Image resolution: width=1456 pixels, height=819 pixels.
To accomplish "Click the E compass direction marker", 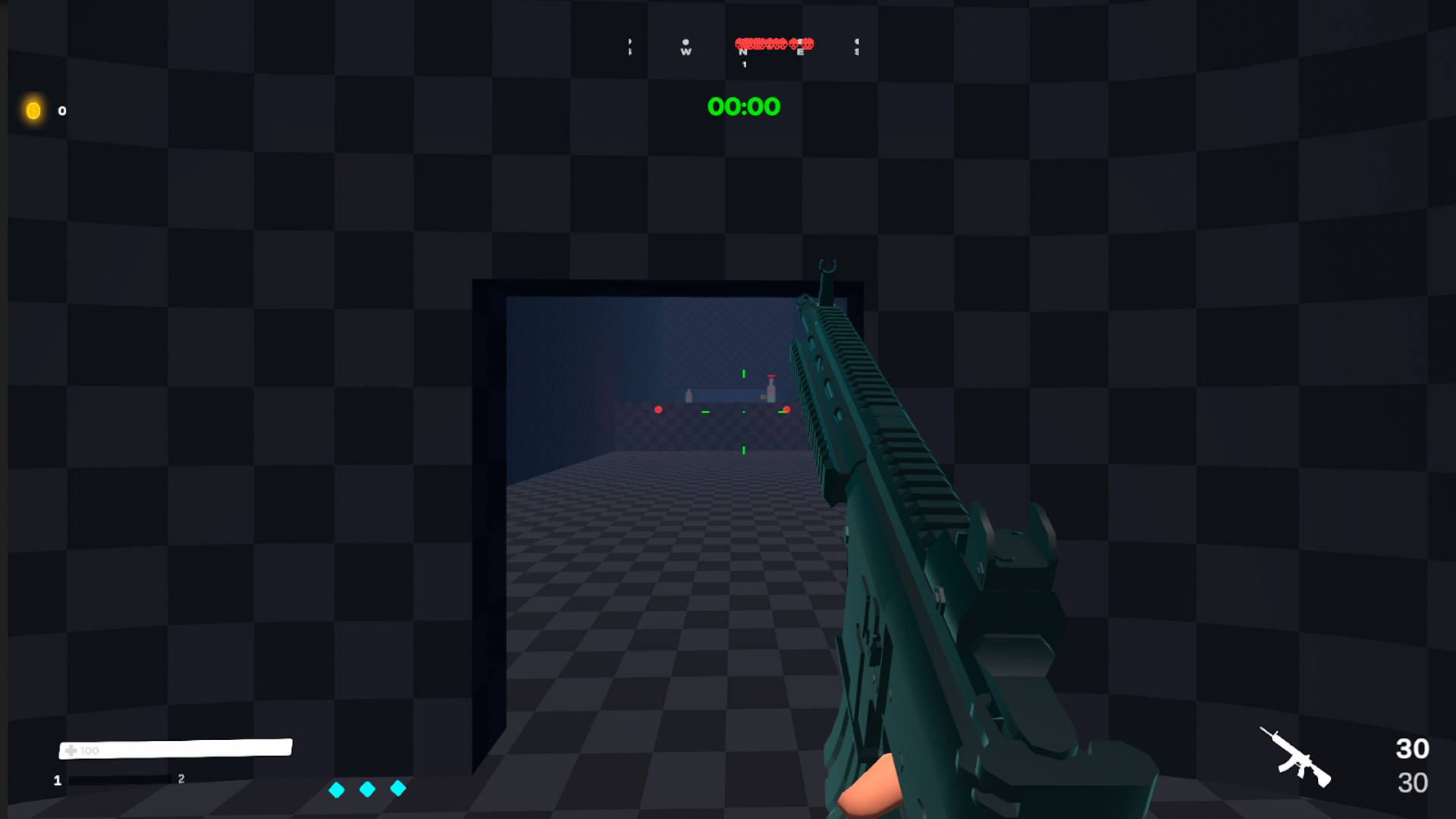I will pyautogui.click(x=800, y=52).
